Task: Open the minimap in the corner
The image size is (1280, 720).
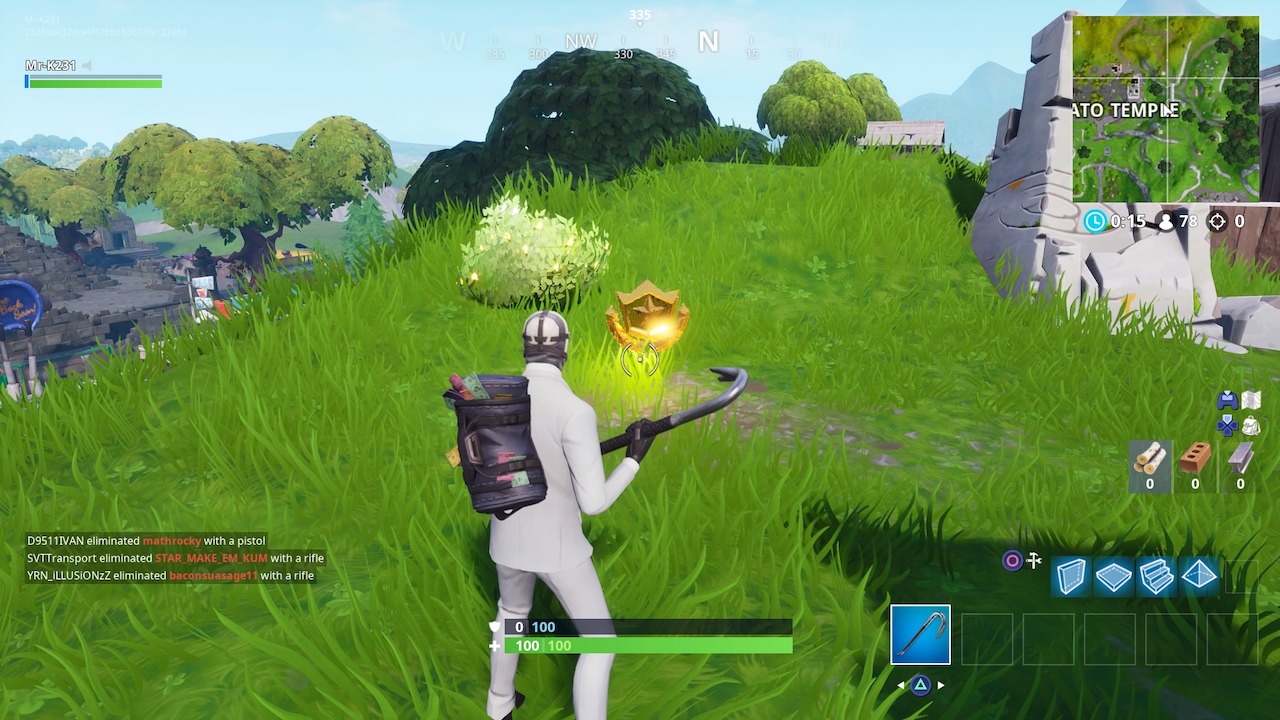Action: (x=1166, y=108)
